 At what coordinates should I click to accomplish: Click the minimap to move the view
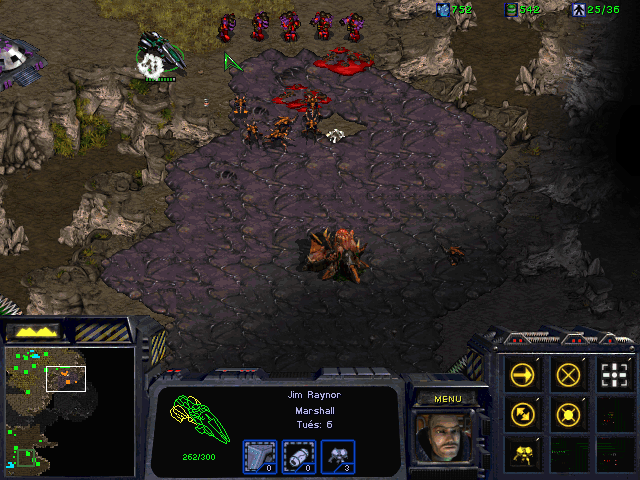[x=69, y=408]
